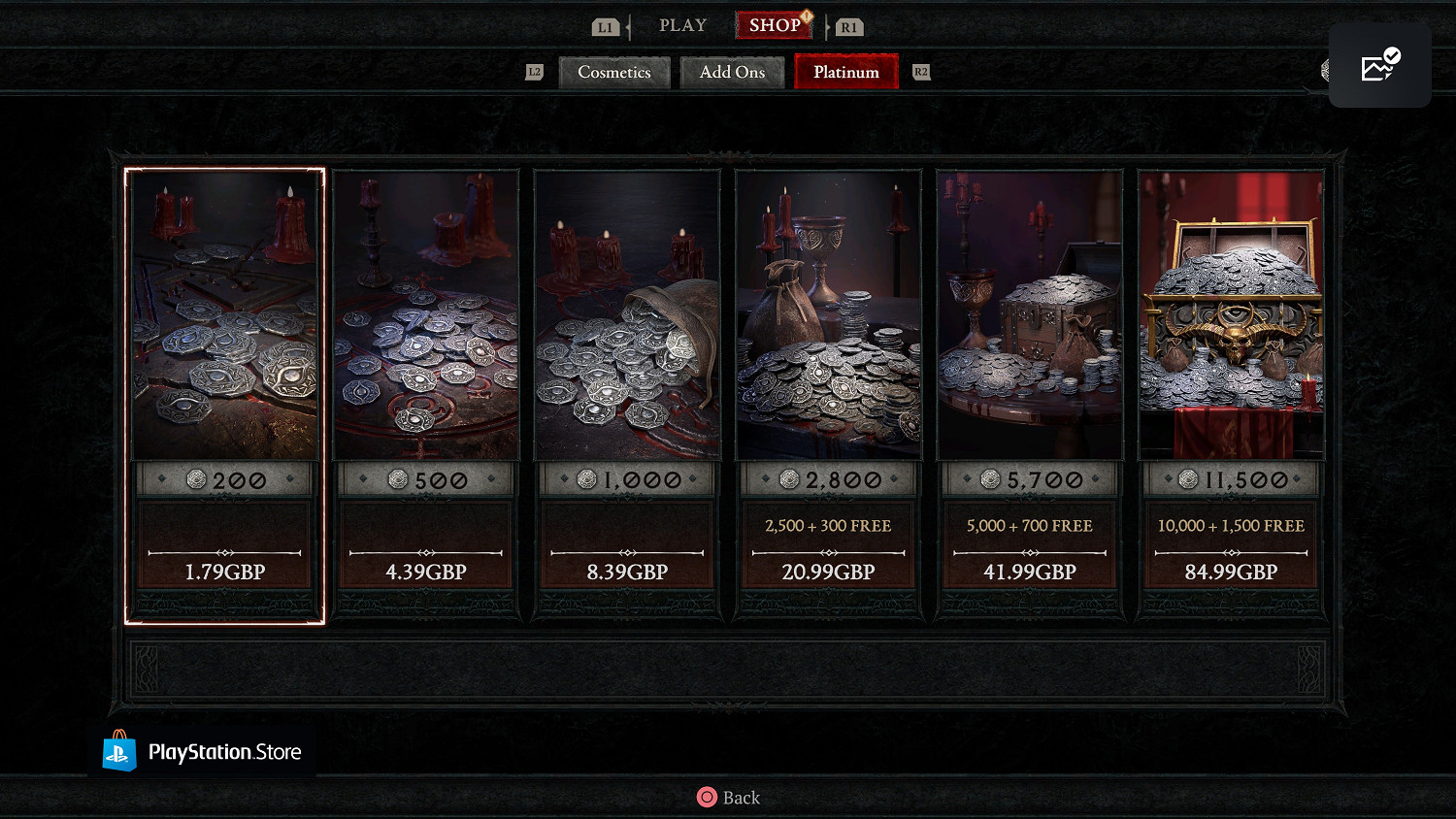Click the PlayStation Store logo icon
Screen dimensions: 1456x819
click(x=119, y=752)
